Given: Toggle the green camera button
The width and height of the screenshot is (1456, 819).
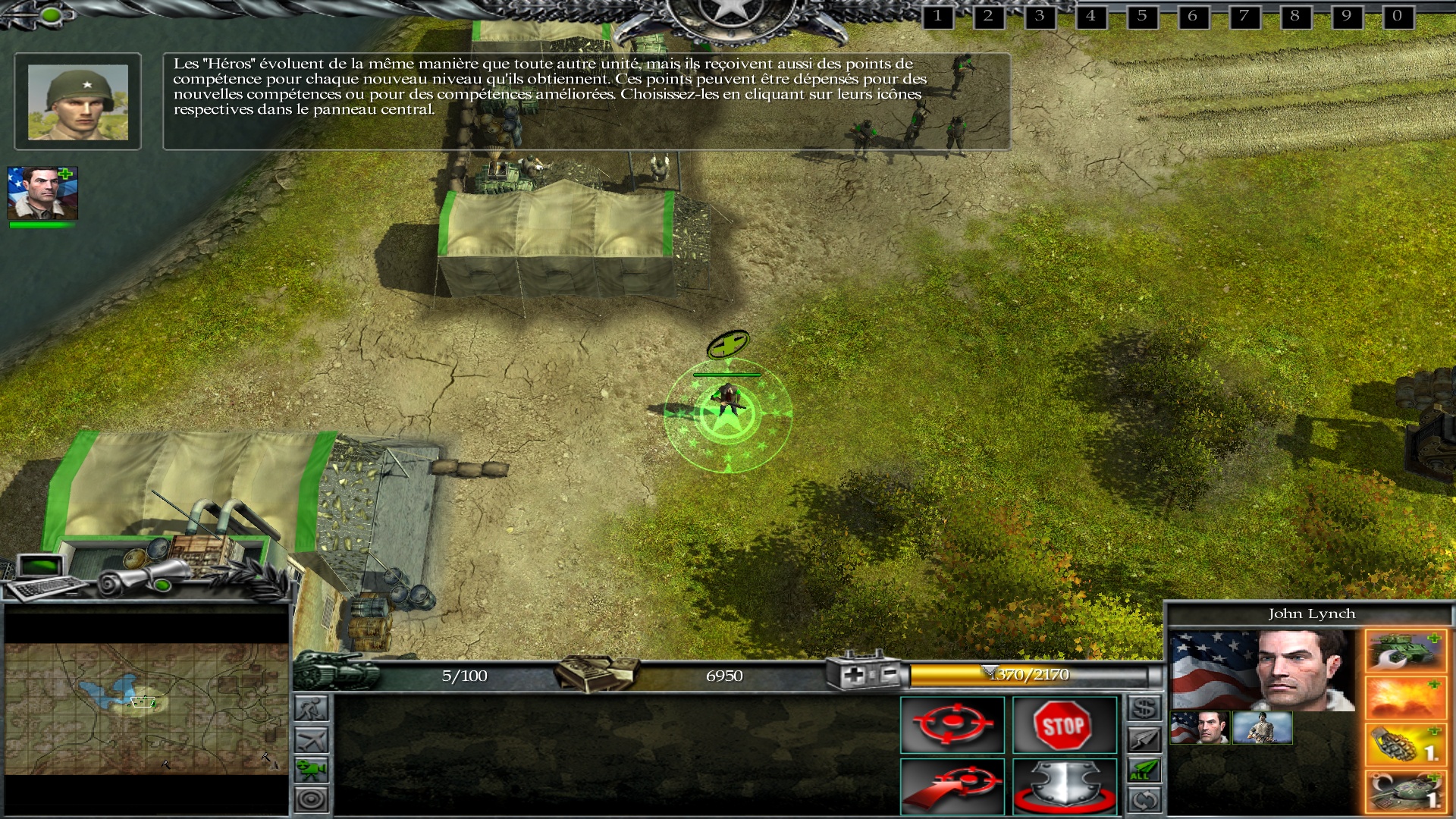Looking at the screenshot, I should (312, 770).
